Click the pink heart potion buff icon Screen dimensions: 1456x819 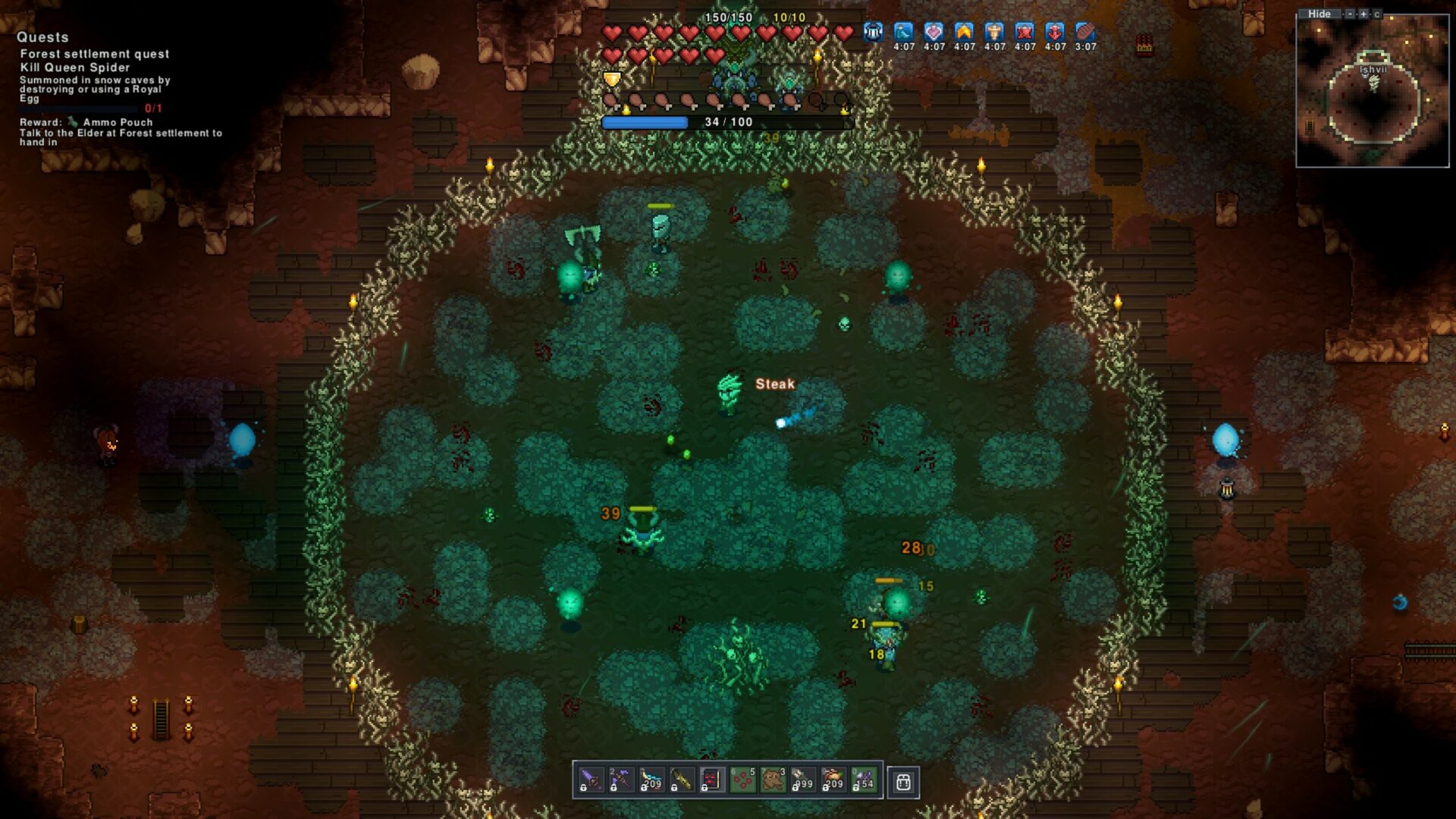click(x=934, y=32)
